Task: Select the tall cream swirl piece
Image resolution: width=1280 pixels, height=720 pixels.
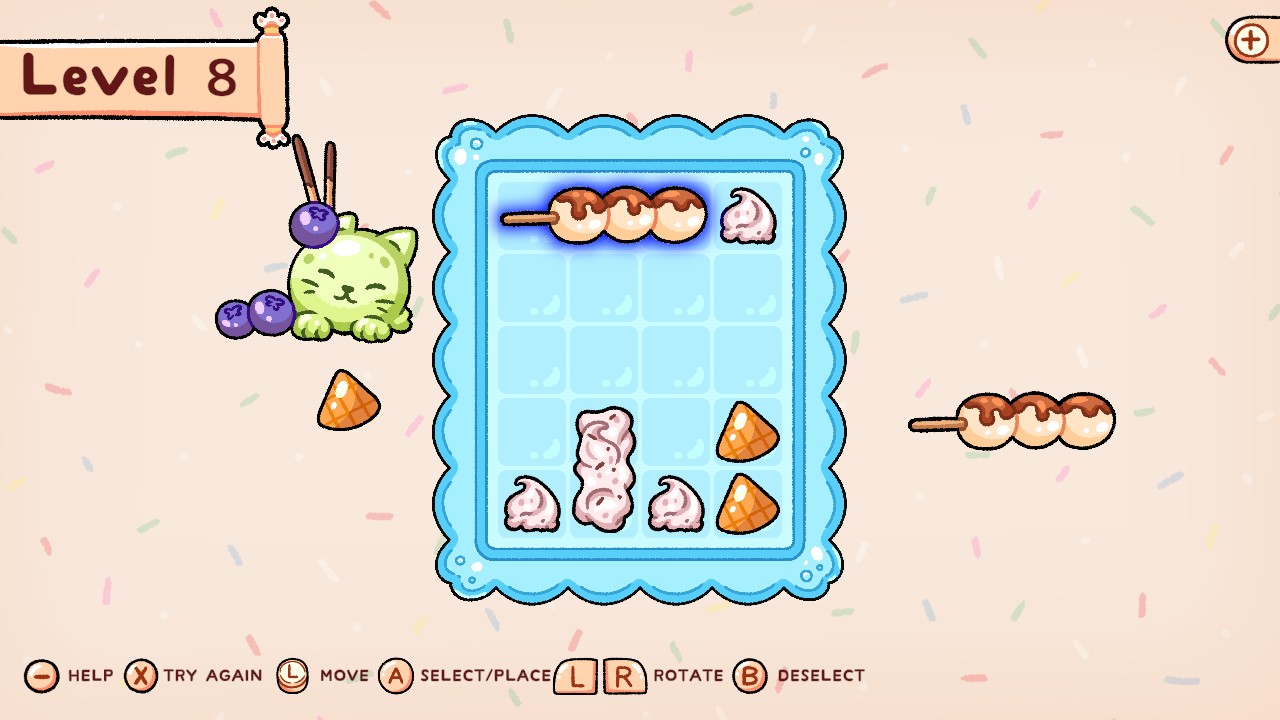Action: (602, 470)
